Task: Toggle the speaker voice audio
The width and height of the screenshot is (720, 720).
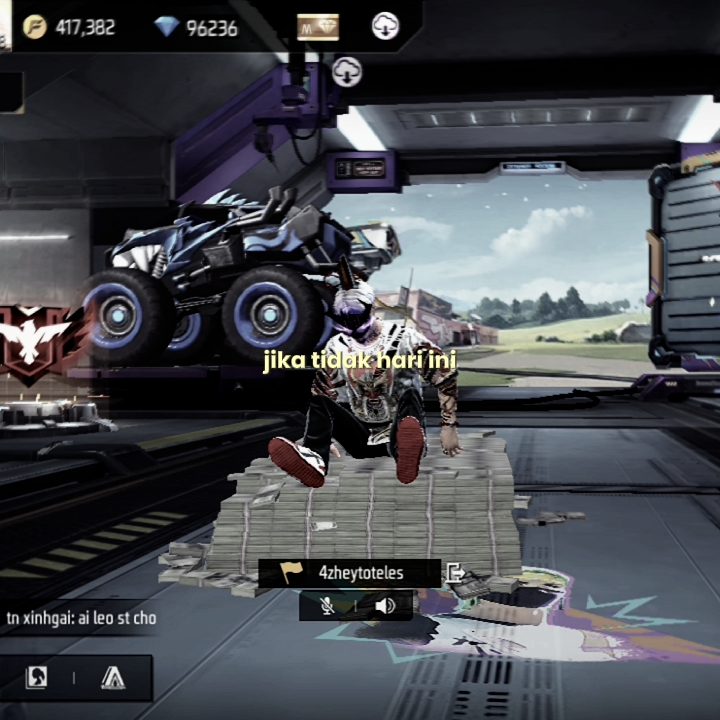Action: pyautogui.click(x=385, y=605)
